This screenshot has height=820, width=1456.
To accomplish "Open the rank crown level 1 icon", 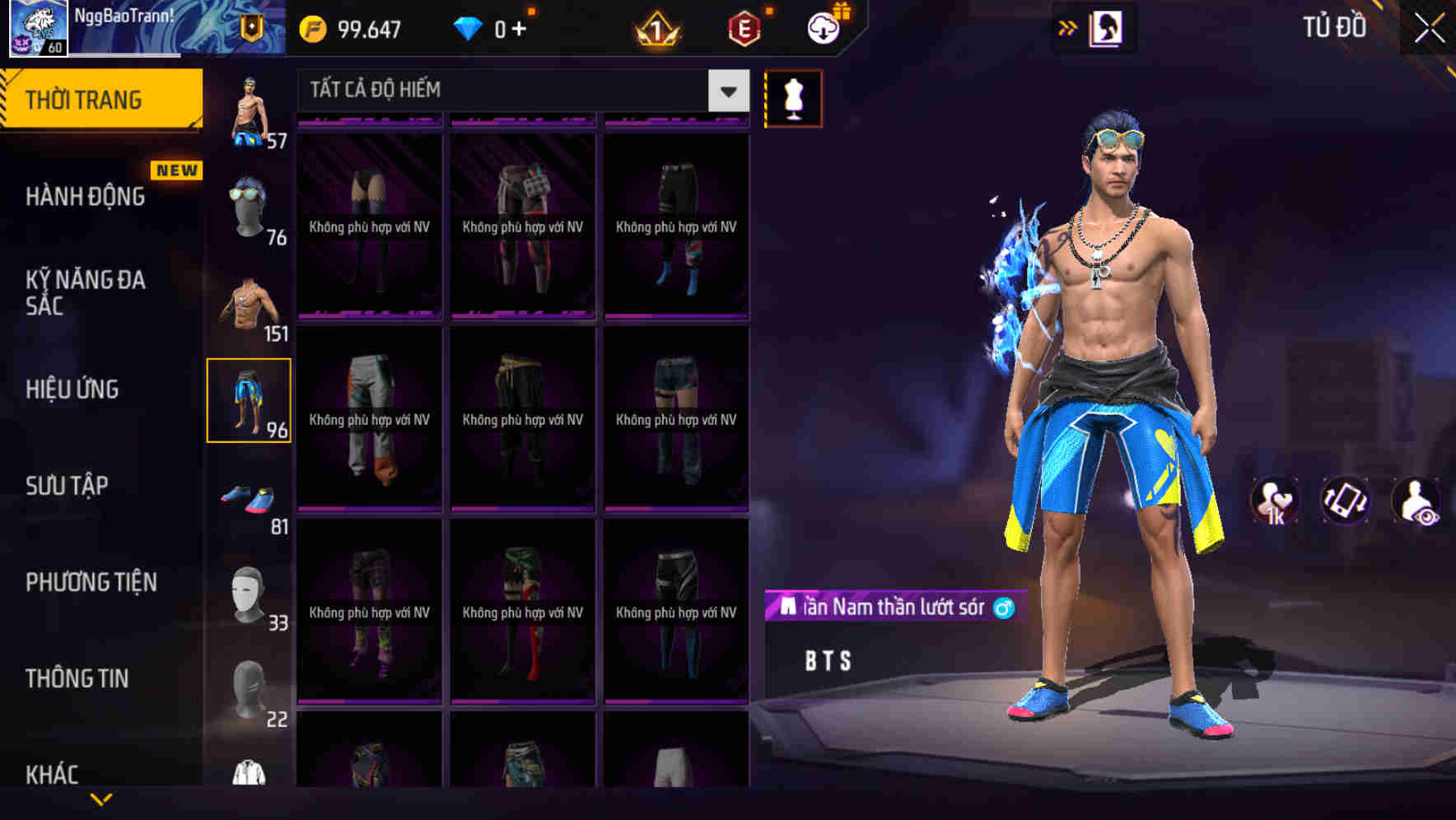I will pos(657,28).
